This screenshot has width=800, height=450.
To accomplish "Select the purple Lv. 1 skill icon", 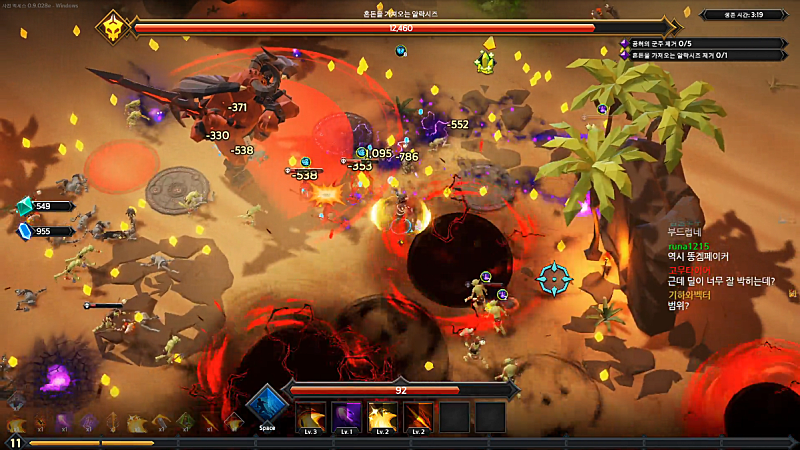I will [x=346, y=415].
